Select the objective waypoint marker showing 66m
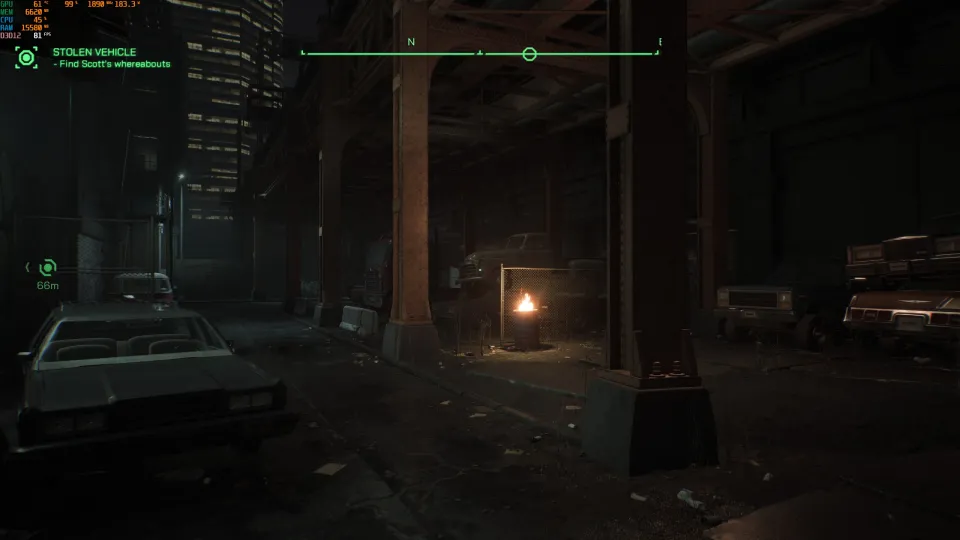This screenshot has height=540, width=960. tap(47, 267)
